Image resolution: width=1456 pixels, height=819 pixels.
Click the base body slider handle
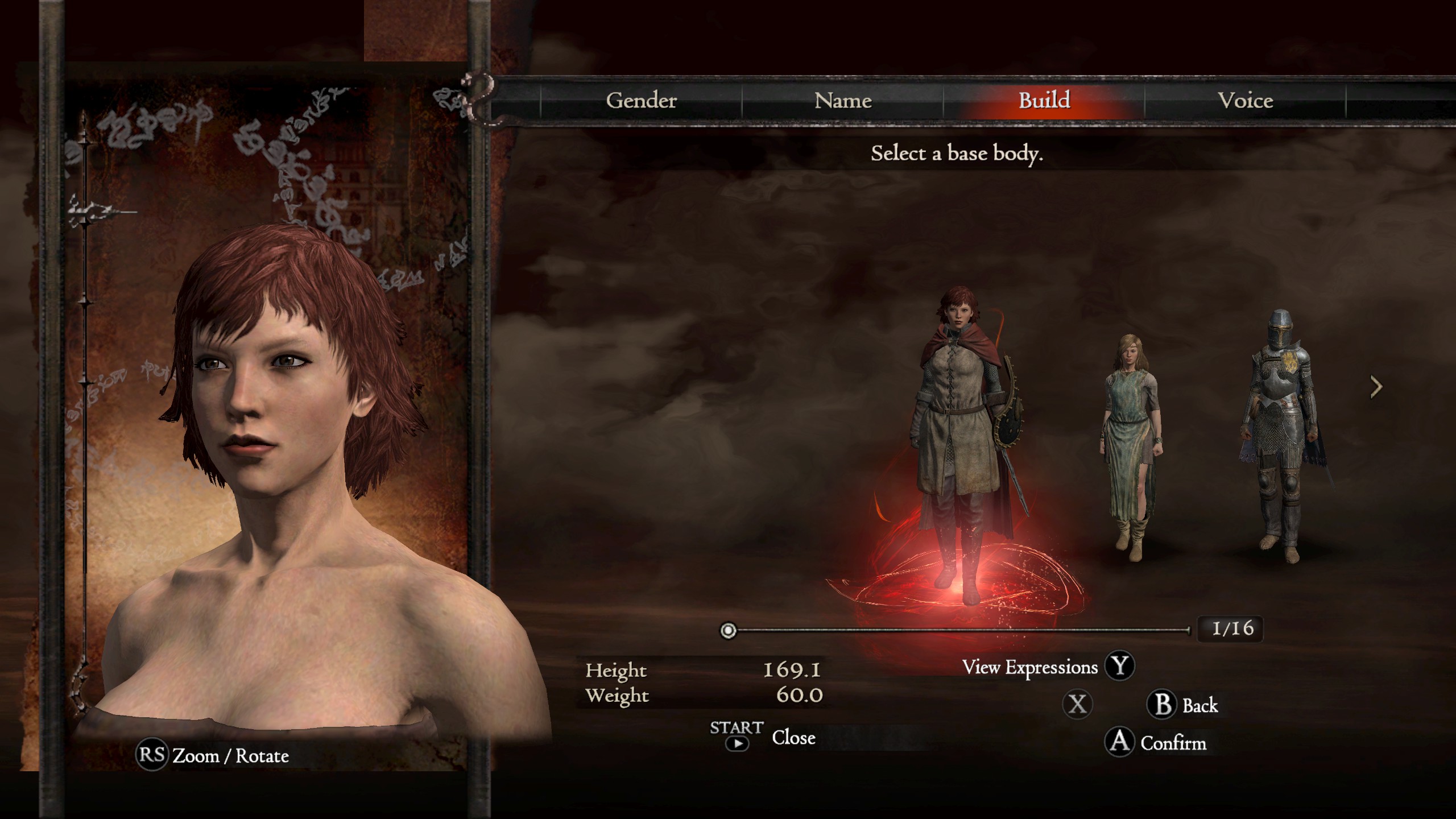coord(728,630)
